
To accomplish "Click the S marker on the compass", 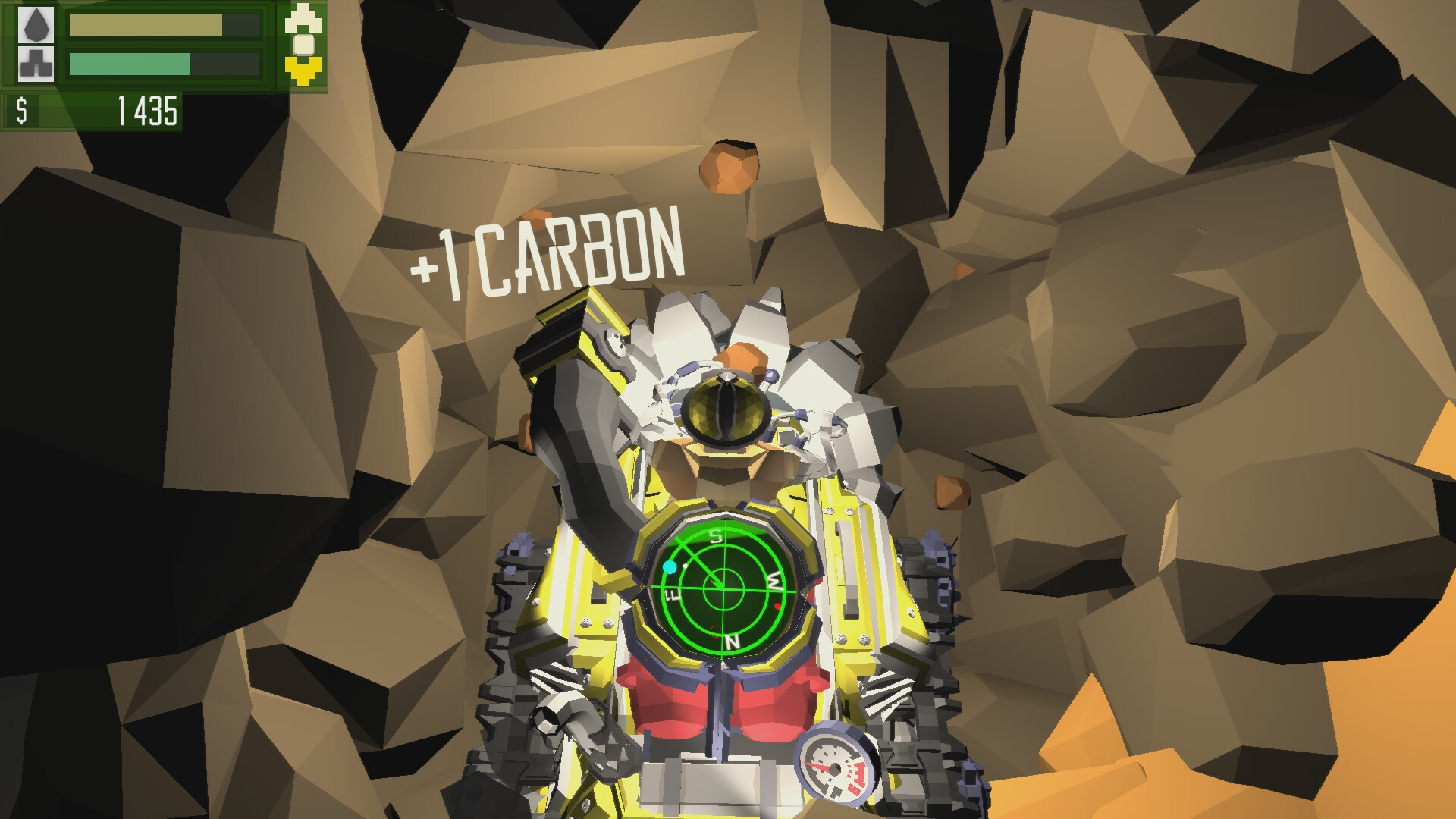I will point(717,536).
